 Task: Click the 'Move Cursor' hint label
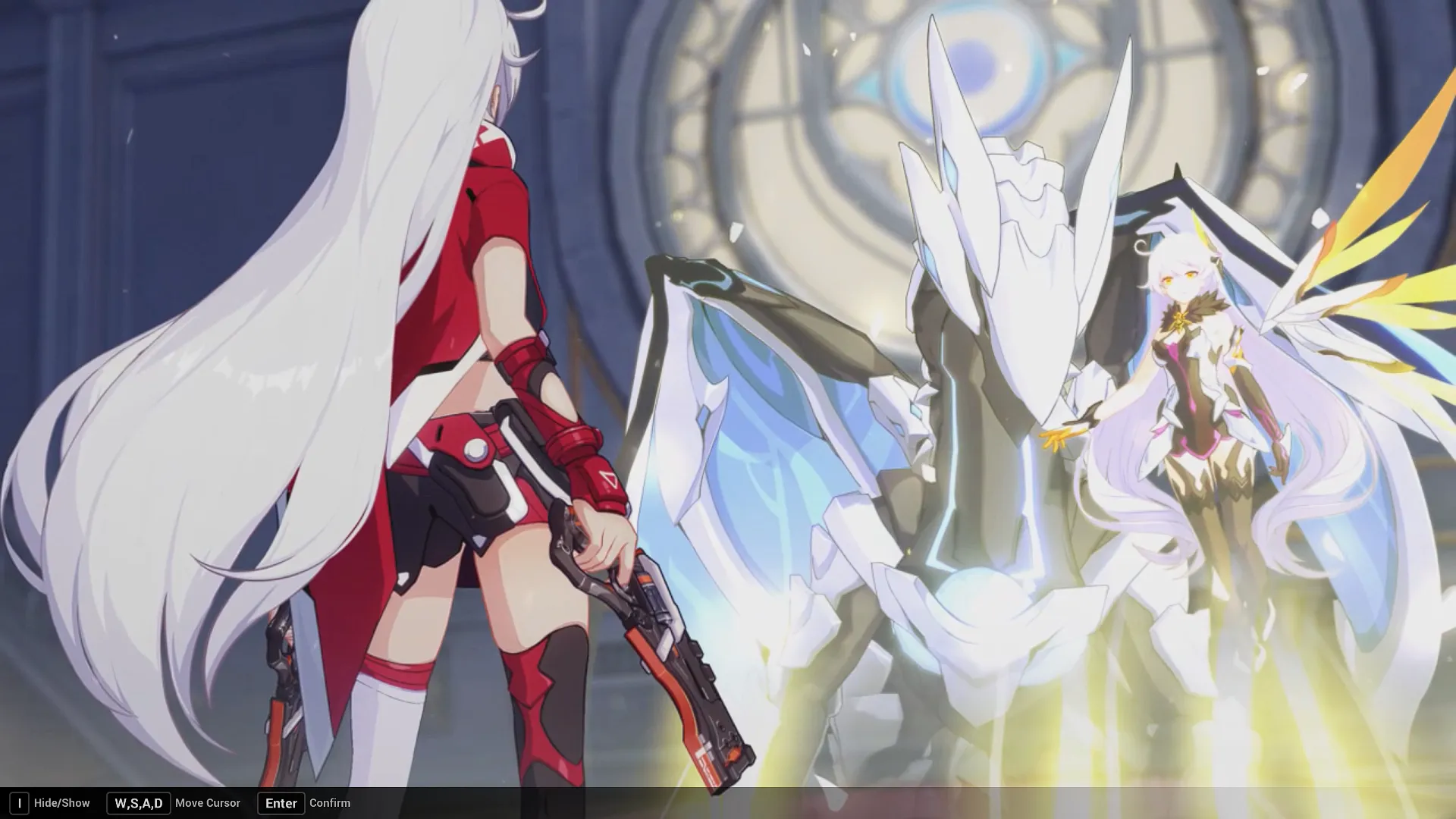[x=208, y=802]
